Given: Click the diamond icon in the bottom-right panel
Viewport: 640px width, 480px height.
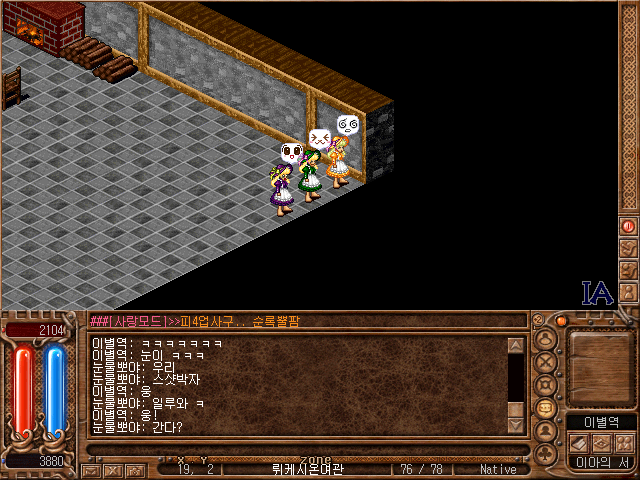Looking at the screenshot, I should [601, 443].
